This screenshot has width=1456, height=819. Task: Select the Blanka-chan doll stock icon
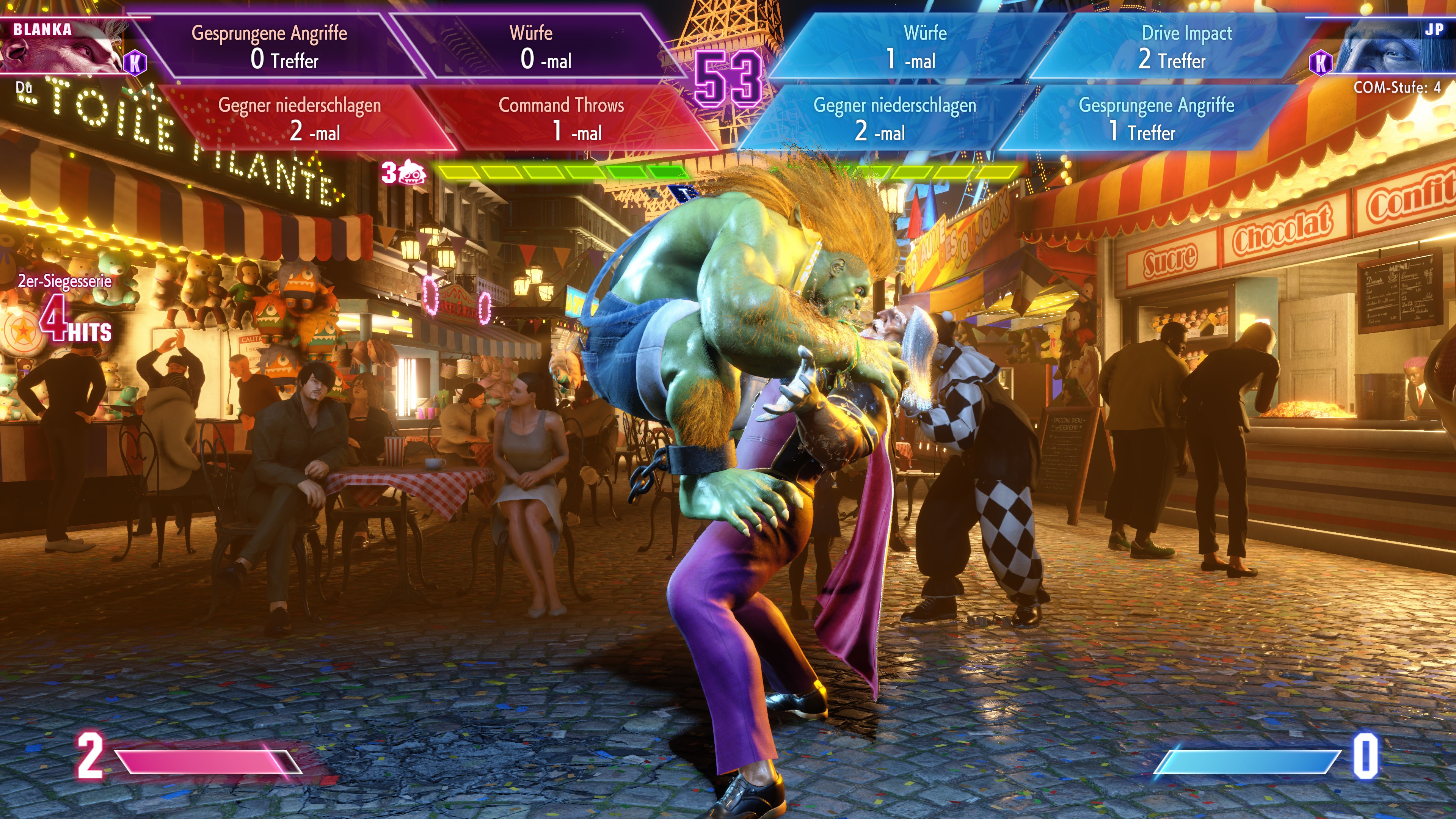(x=411, y=173)
